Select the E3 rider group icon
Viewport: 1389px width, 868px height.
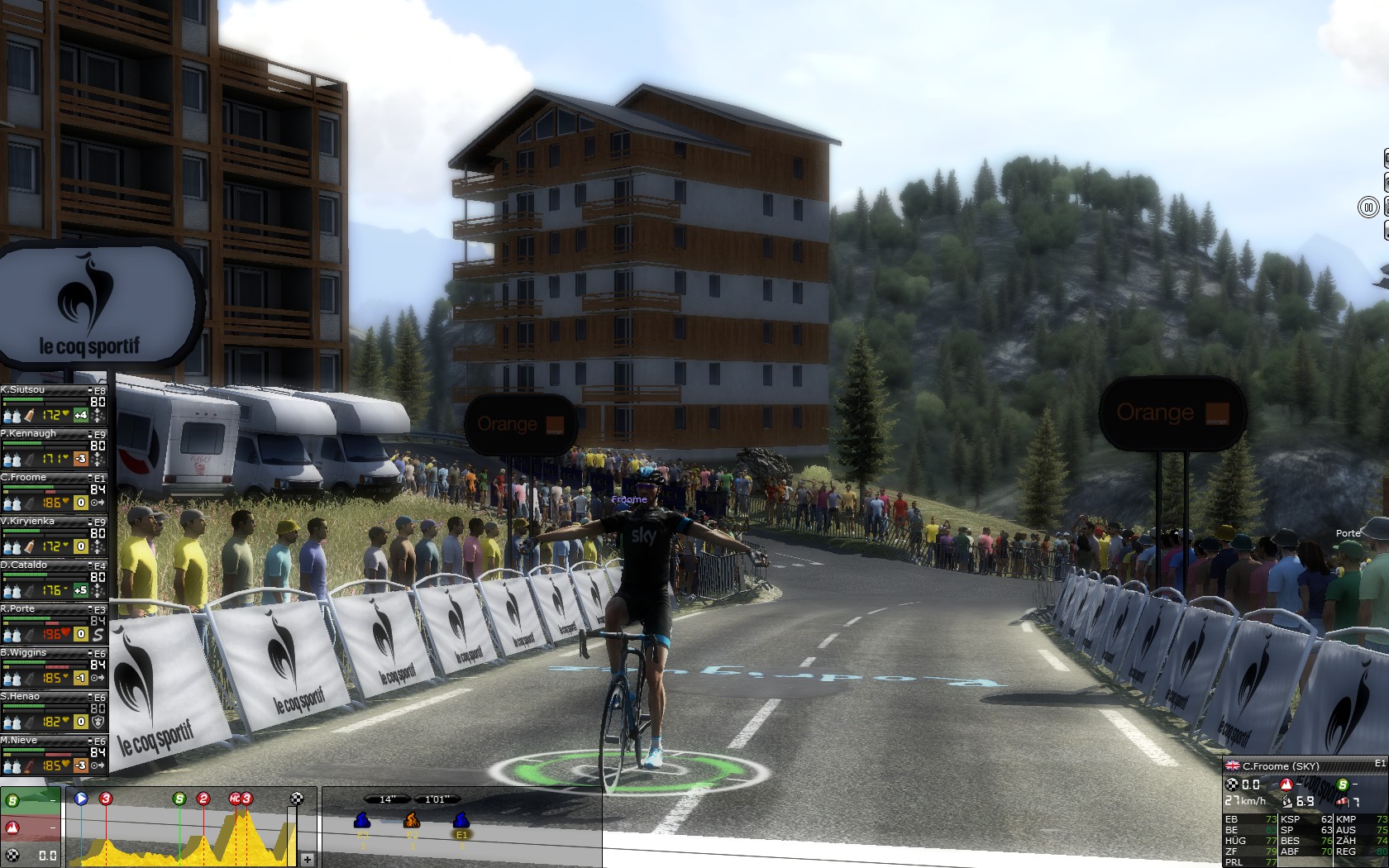[x=362, y=821]
